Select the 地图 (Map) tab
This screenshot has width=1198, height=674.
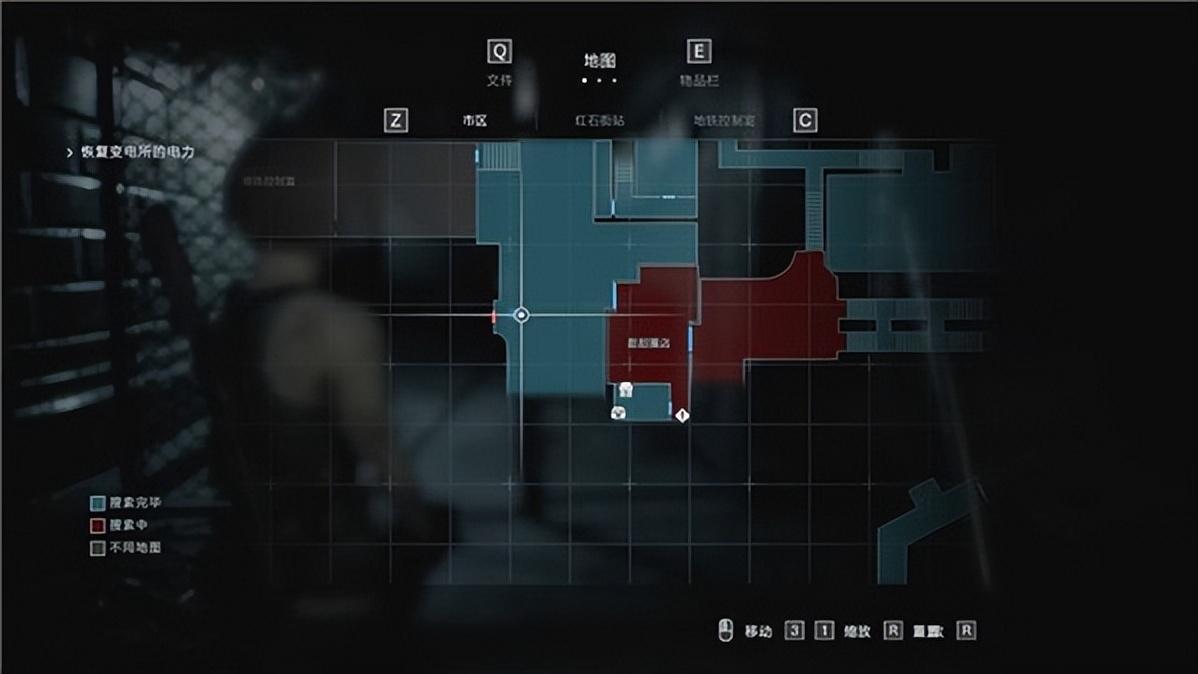tap(600, 61)
